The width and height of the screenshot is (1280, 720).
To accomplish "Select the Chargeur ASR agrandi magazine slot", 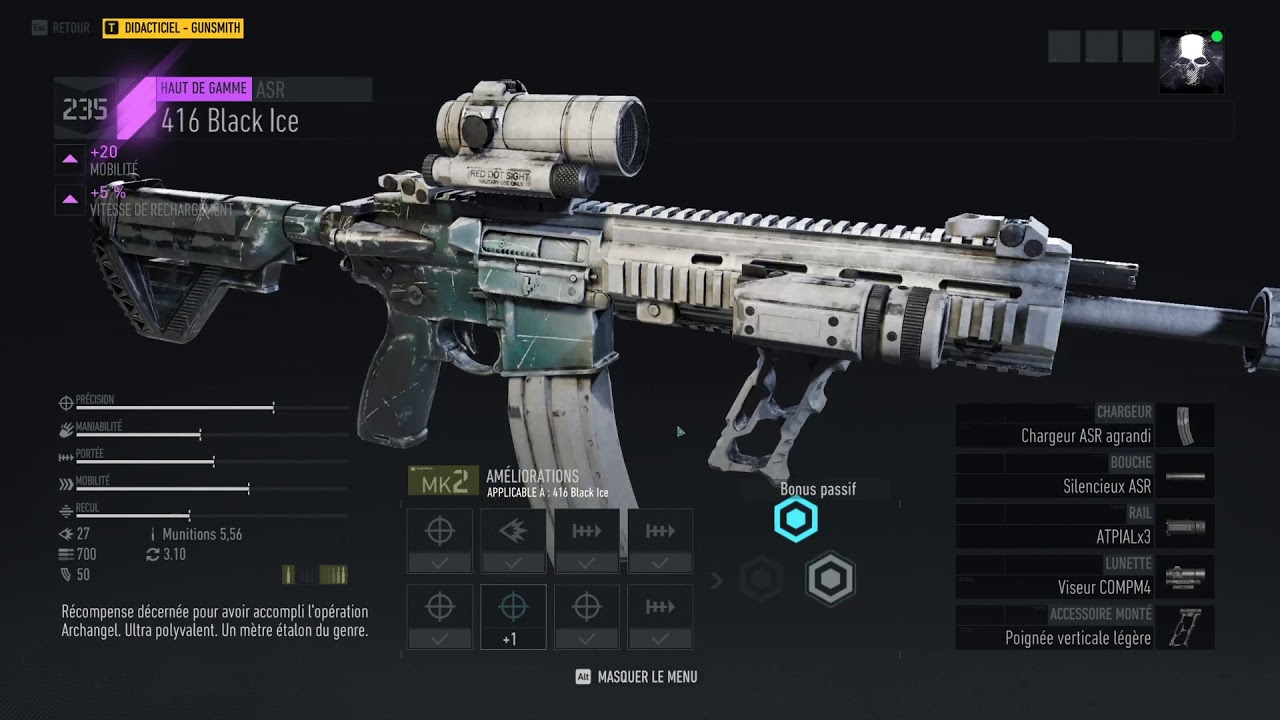I will (1085, 425).
